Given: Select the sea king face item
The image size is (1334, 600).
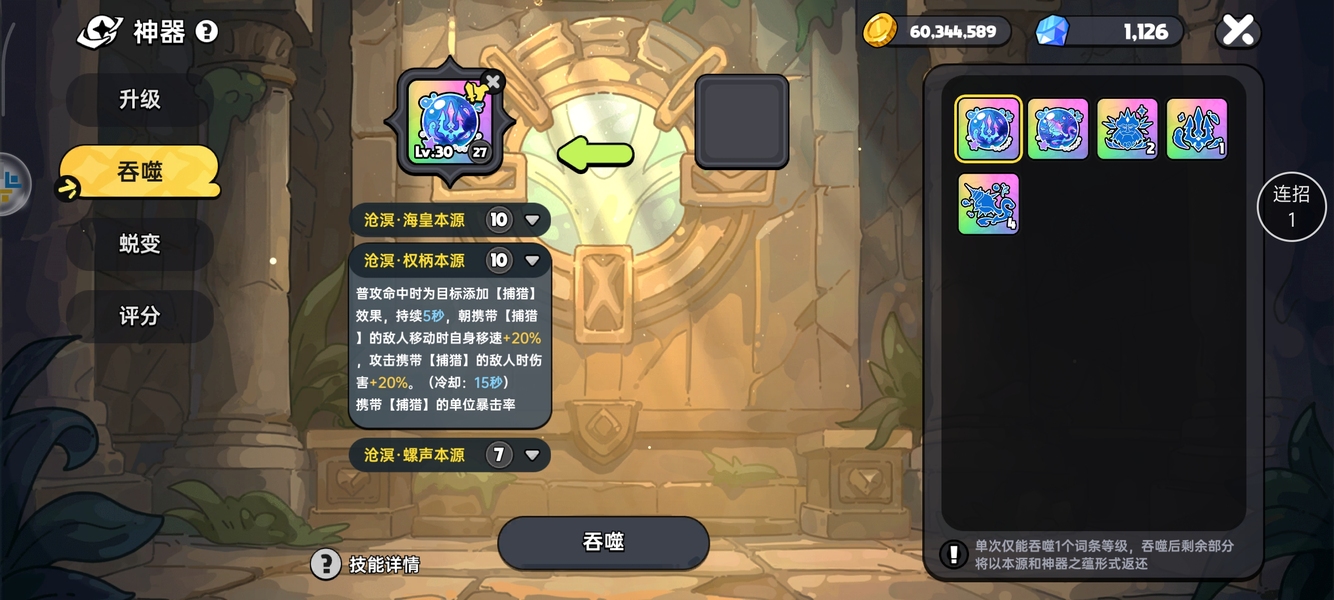Looking at the screenshot, I should point(1127,129).
